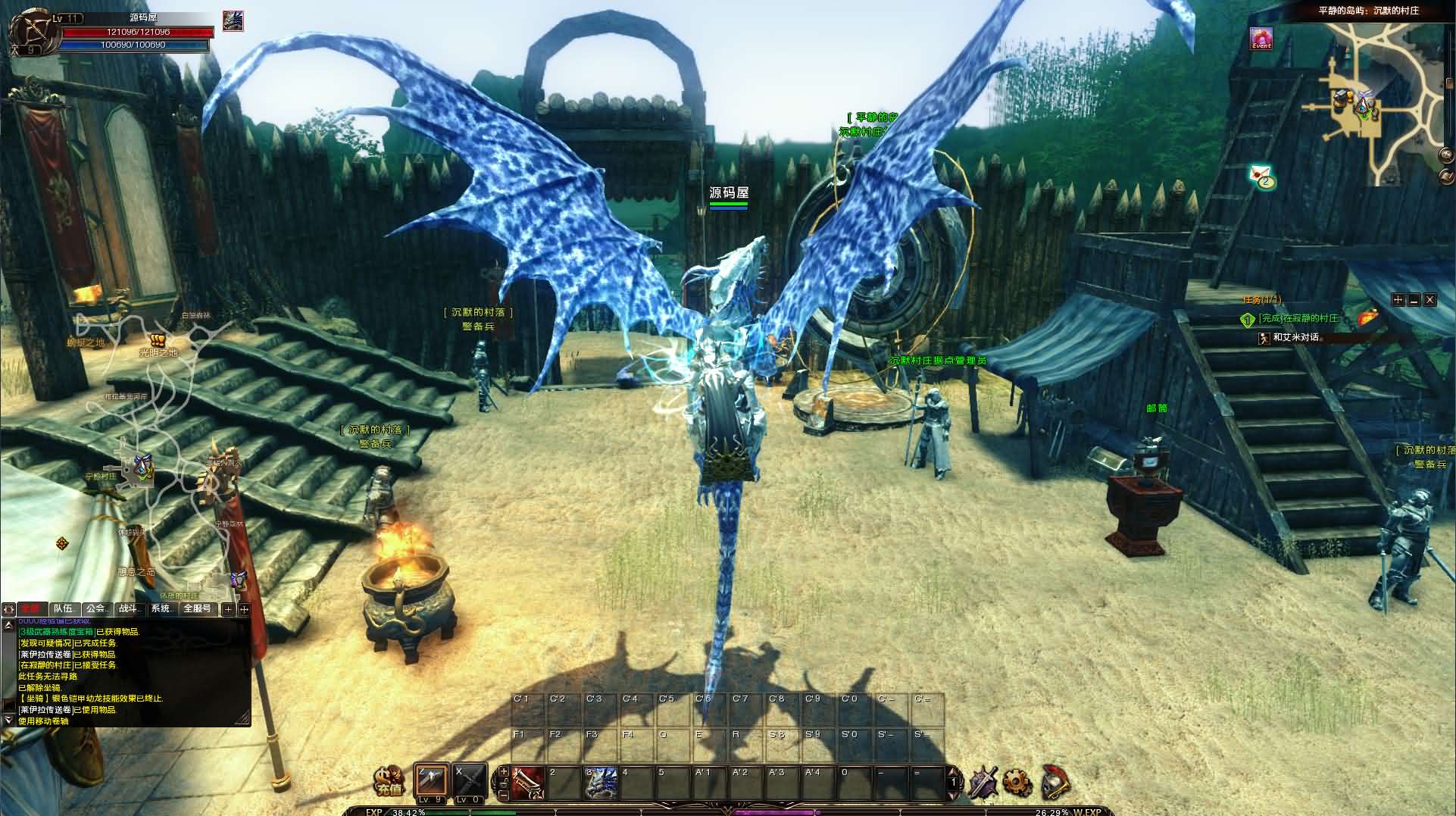This screenshot has width=1456, height=816.
Task: Activate the dragon mount icon in hotbar slot 3
Action: pos(601,783)
